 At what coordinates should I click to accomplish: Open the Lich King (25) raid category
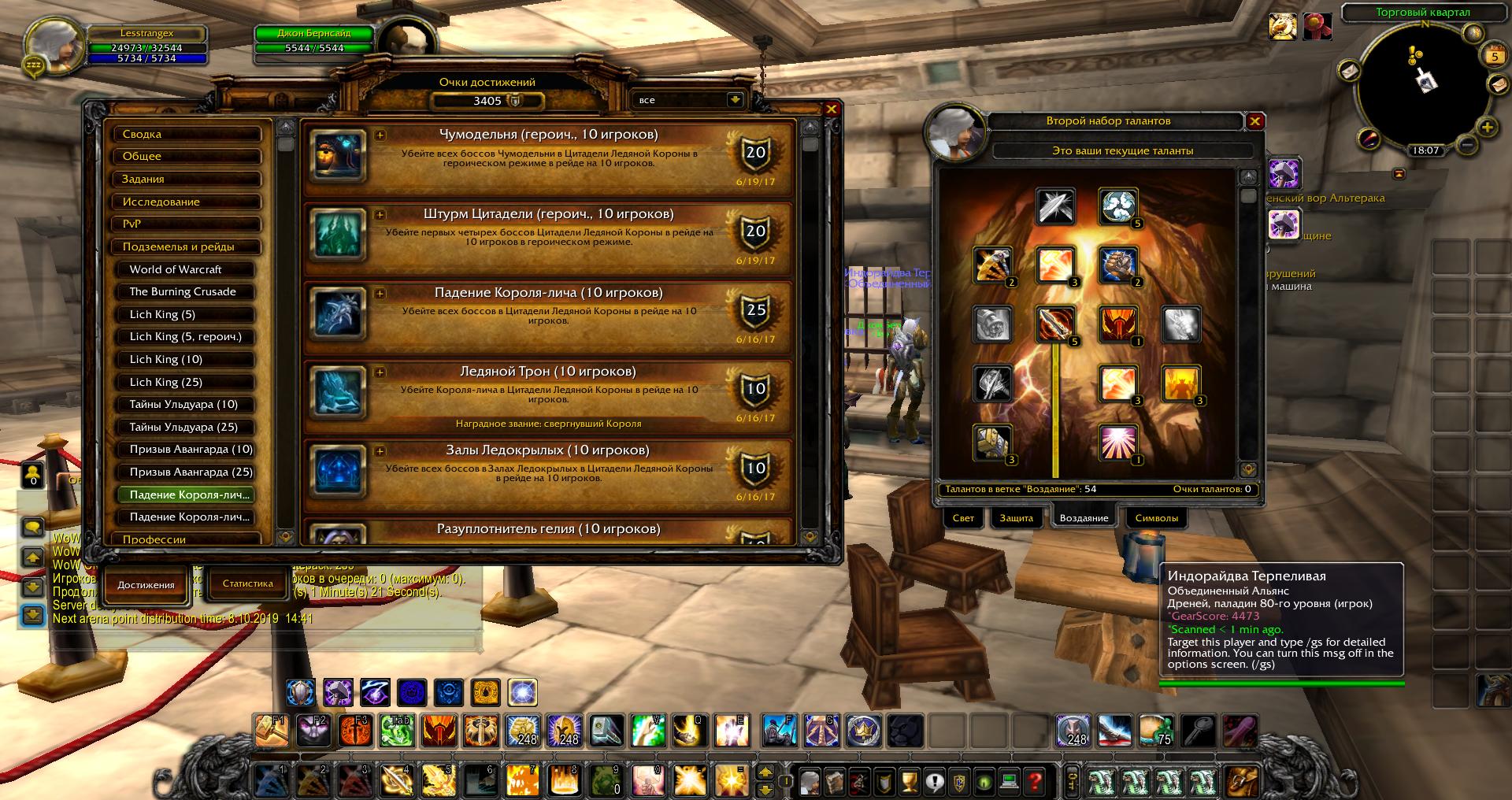[187, 382]
